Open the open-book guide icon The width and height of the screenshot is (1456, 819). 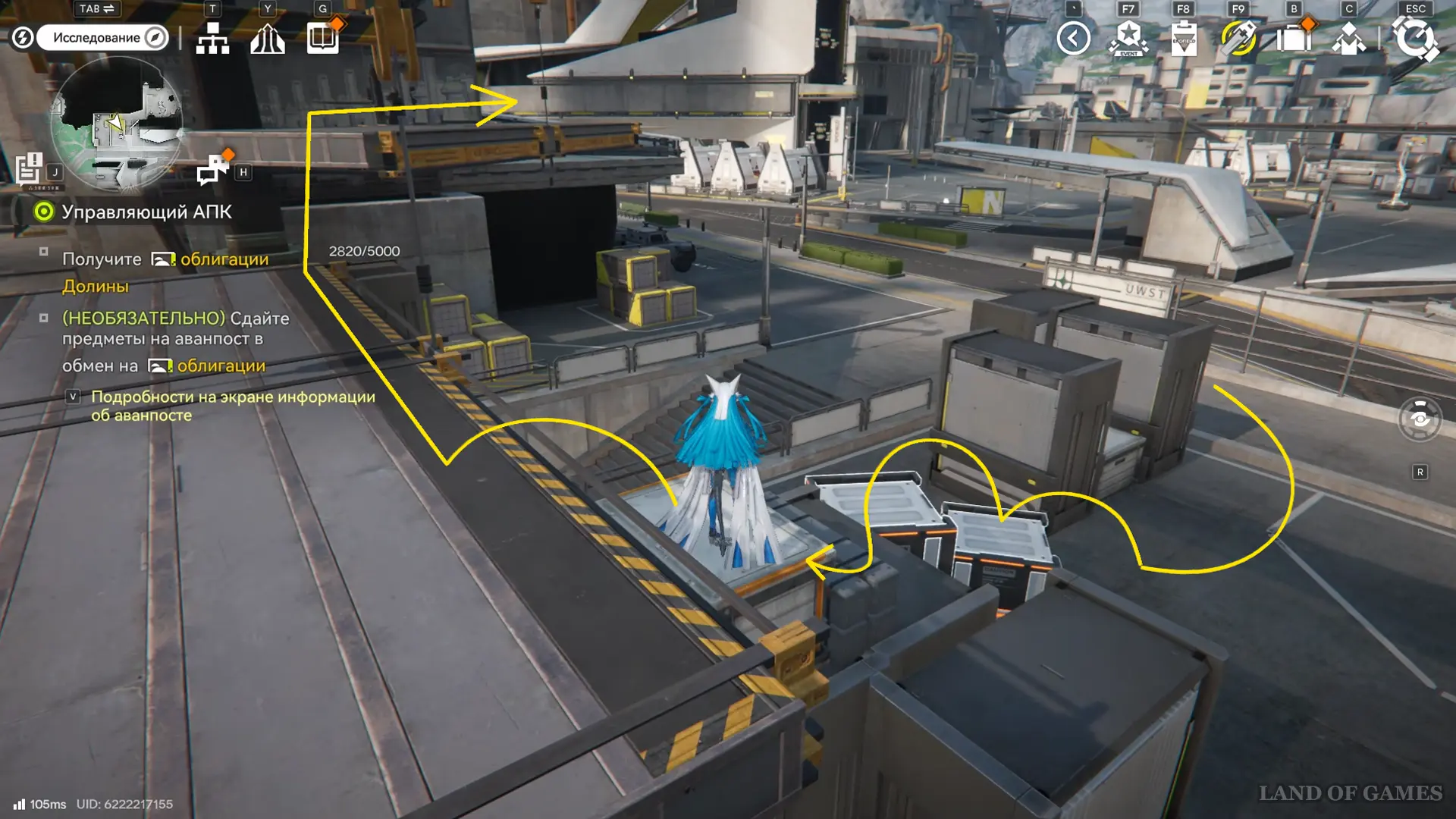pos(323,38)
